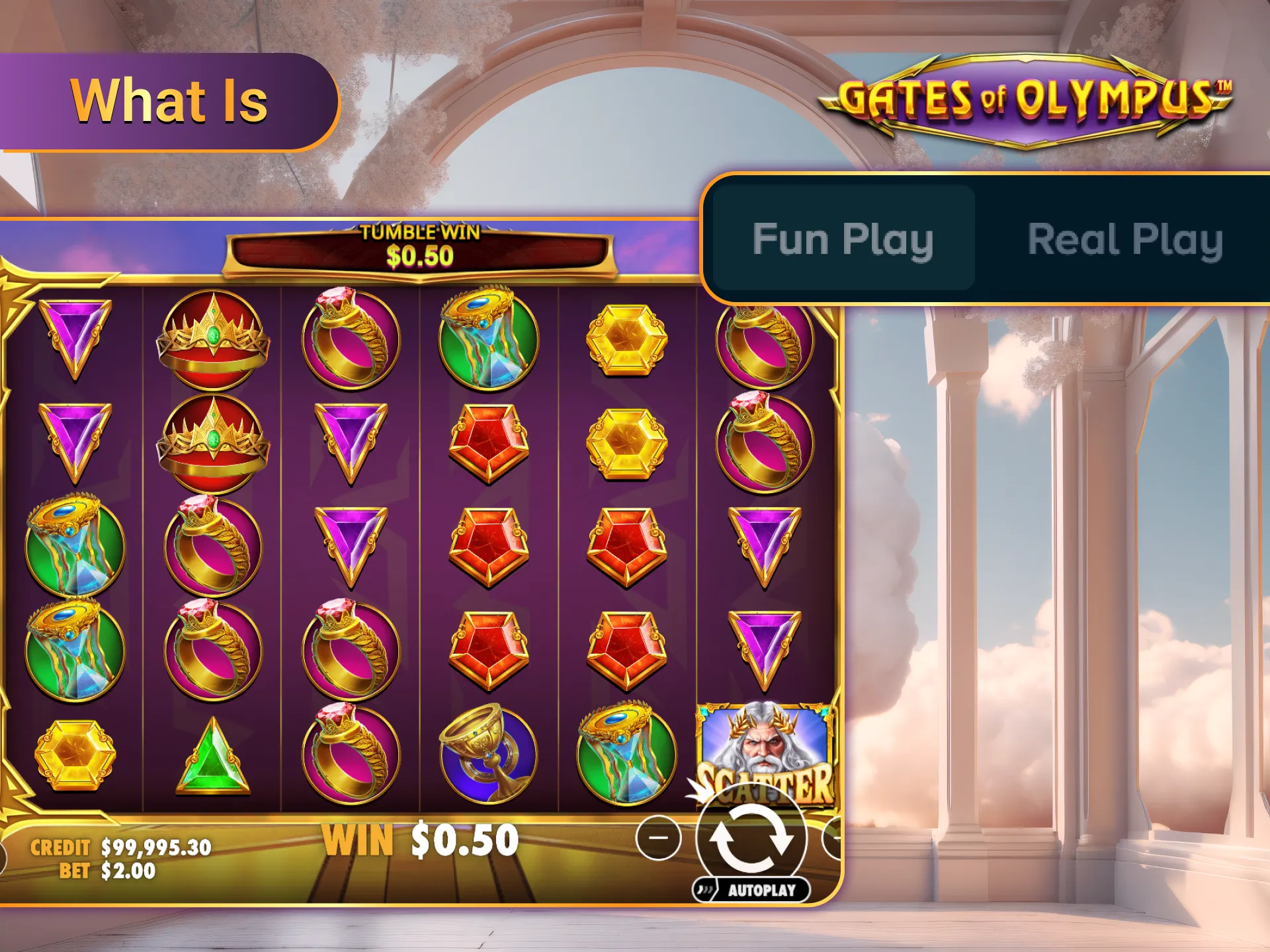The image size is (1270, 952).
Task: Toggle turbo spin with the chevrons icon
Action: pos(706,891)
